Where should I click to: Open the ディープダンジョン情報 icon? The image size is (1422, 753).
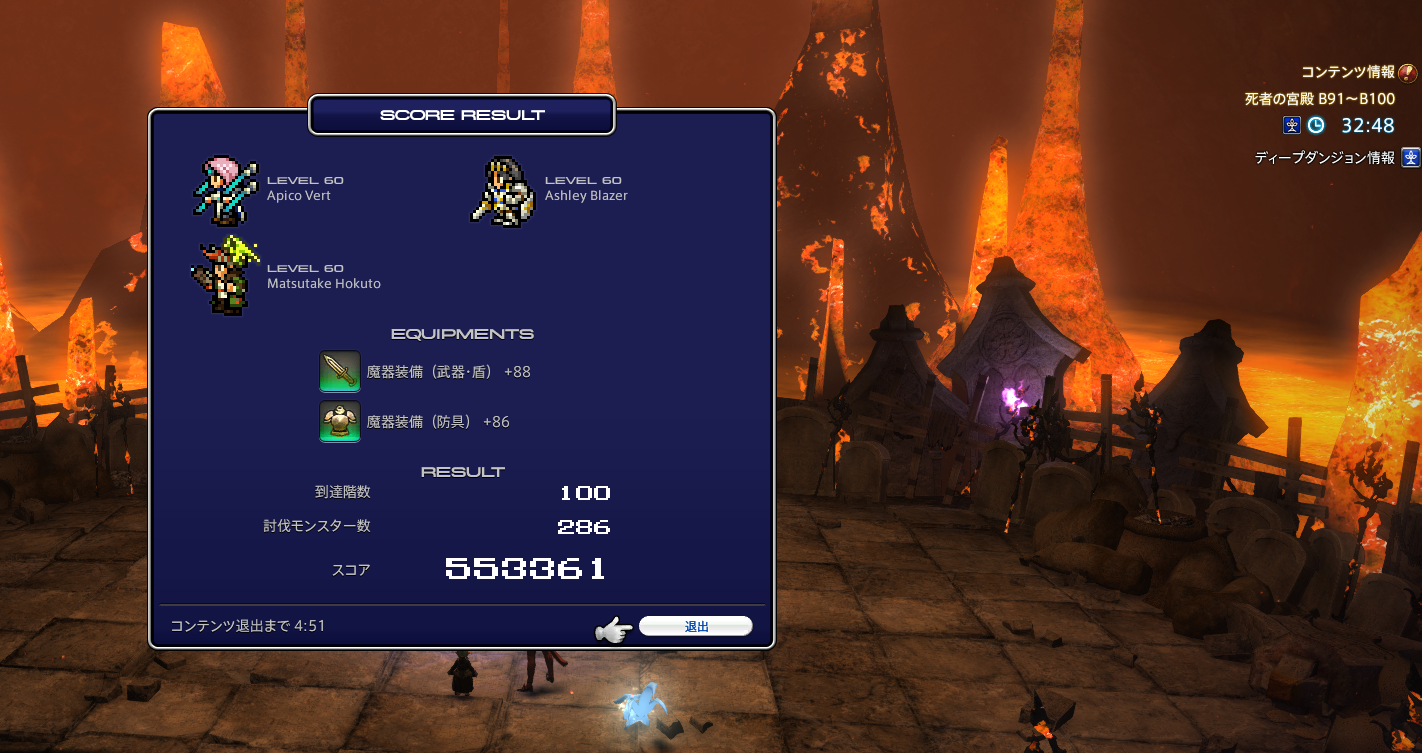click(x=1410, y=157)
